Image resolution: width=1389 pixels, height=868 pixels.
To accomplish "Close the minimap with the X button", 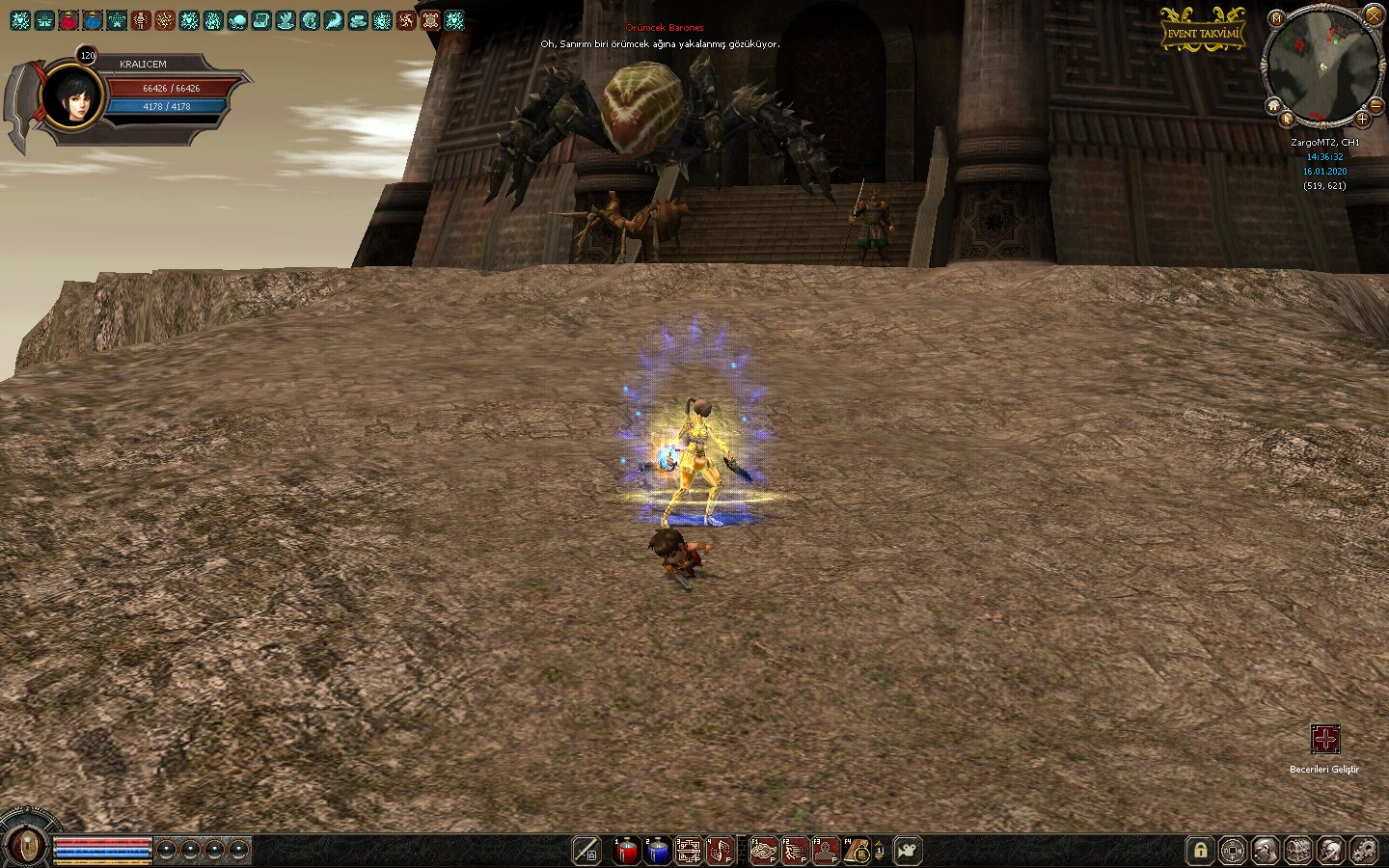I will tap(1373, 15).
